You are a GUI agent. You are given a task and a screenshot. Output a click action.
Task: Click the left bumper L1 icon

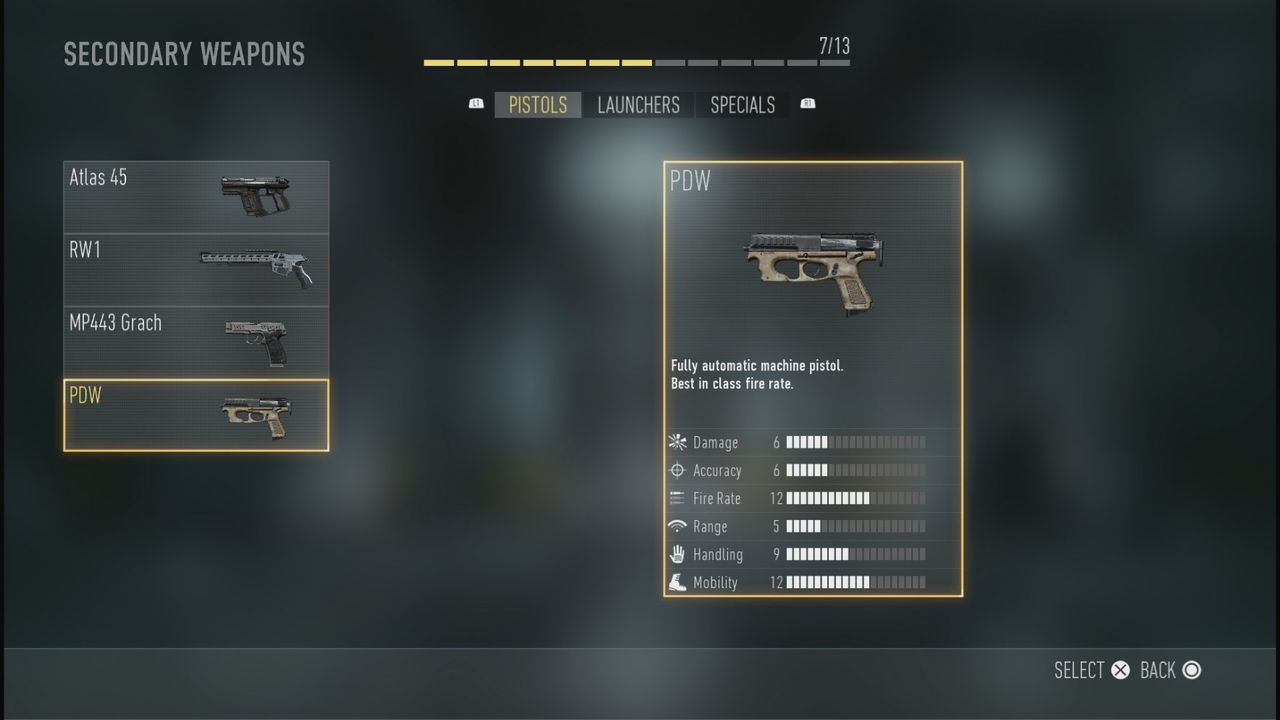coord(476,103)
